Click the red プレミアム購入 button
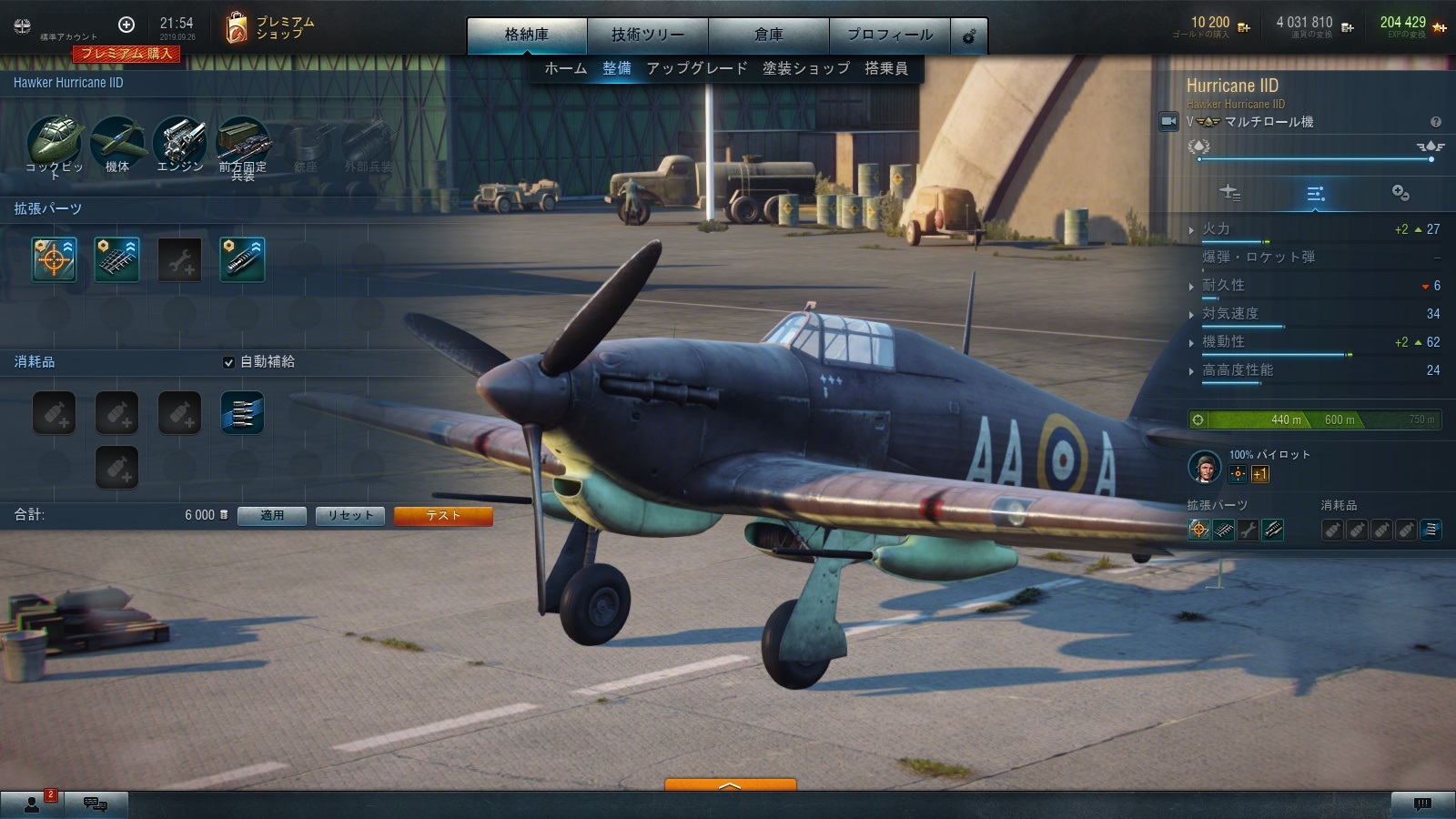Image resolution: width=1456 pixels, height=819 pixels. (x=126, y=54)
